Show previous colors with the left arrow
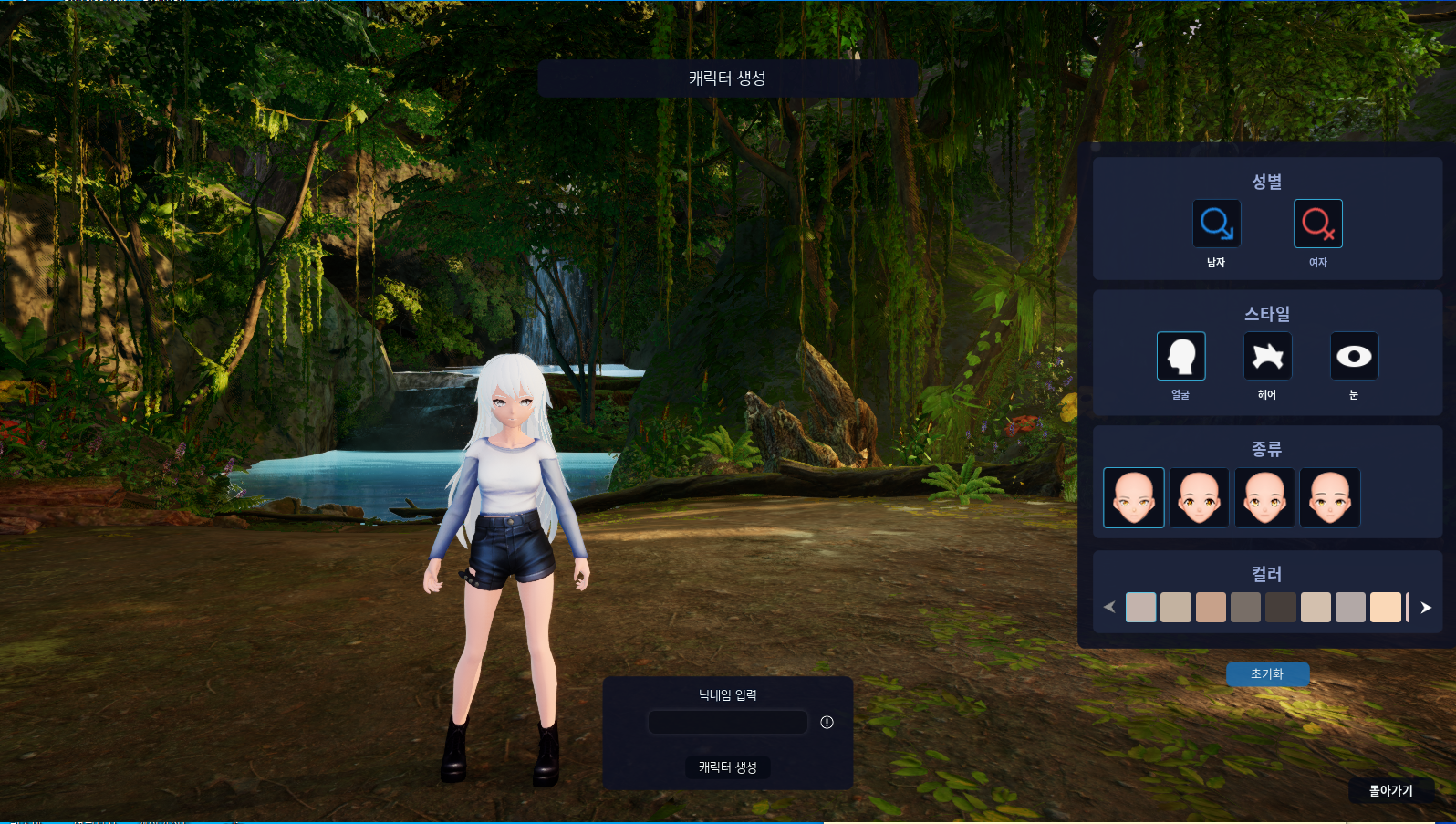This screenshot has width=1456, height=824. click(x=1109, y=607)
